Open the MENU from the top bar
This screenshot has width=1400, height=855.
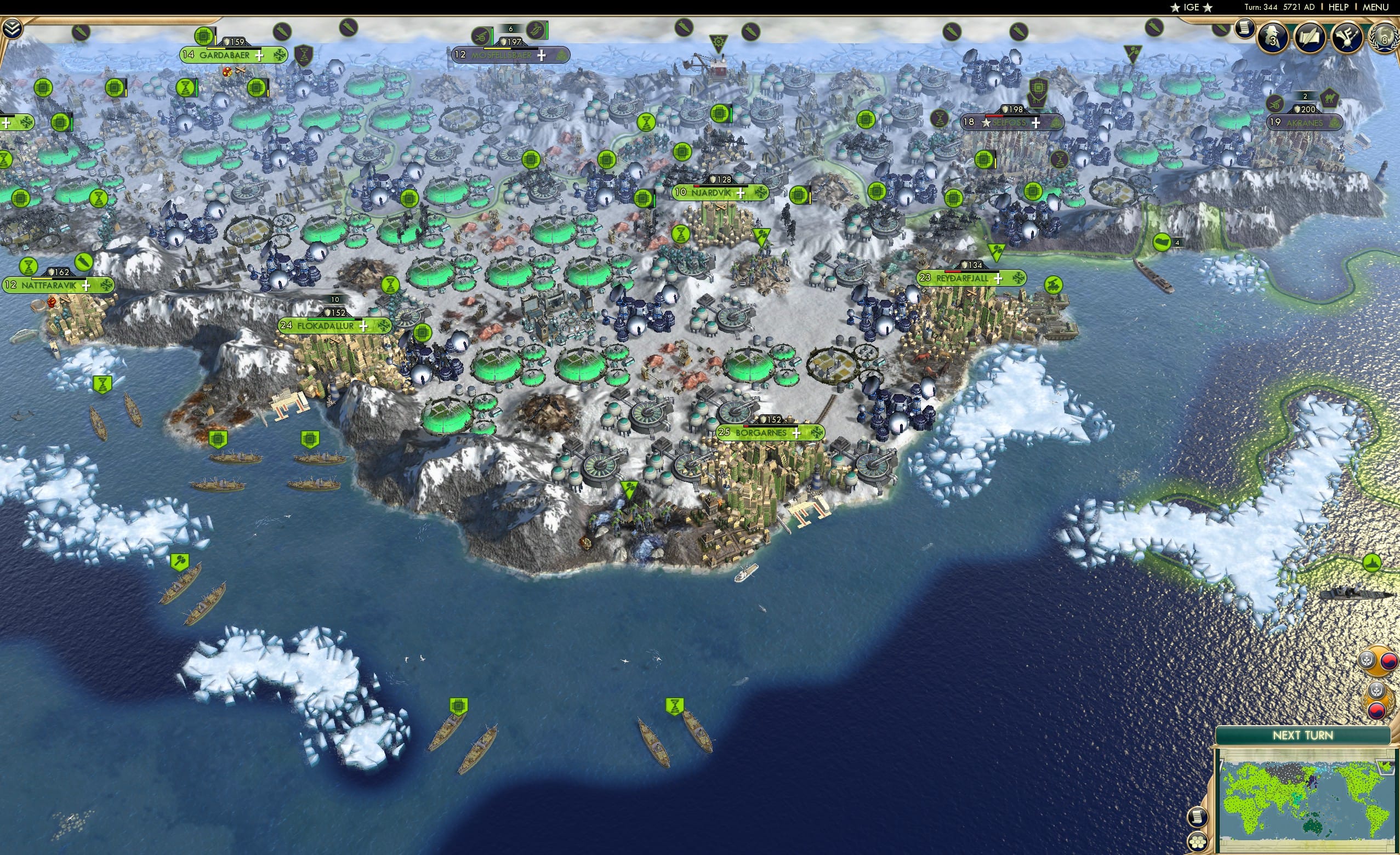1374,7
